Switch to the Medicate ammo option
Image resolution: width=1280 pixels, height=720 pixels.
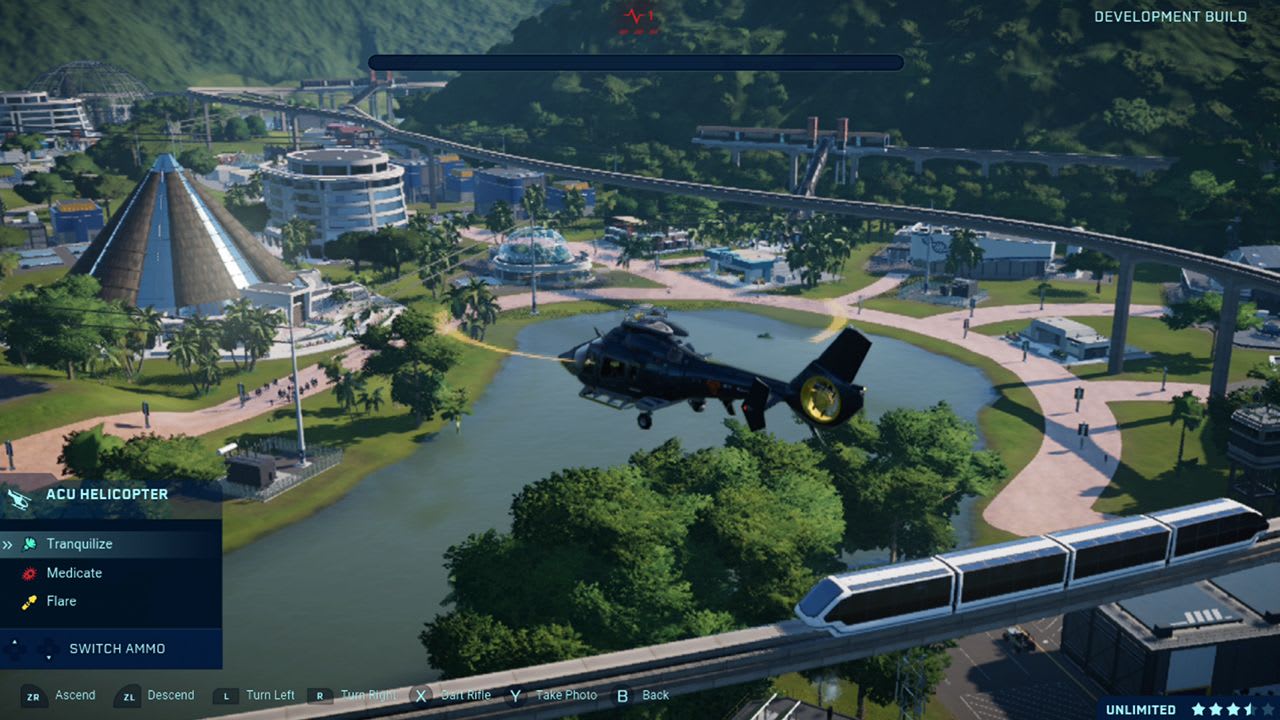[76, 573]
